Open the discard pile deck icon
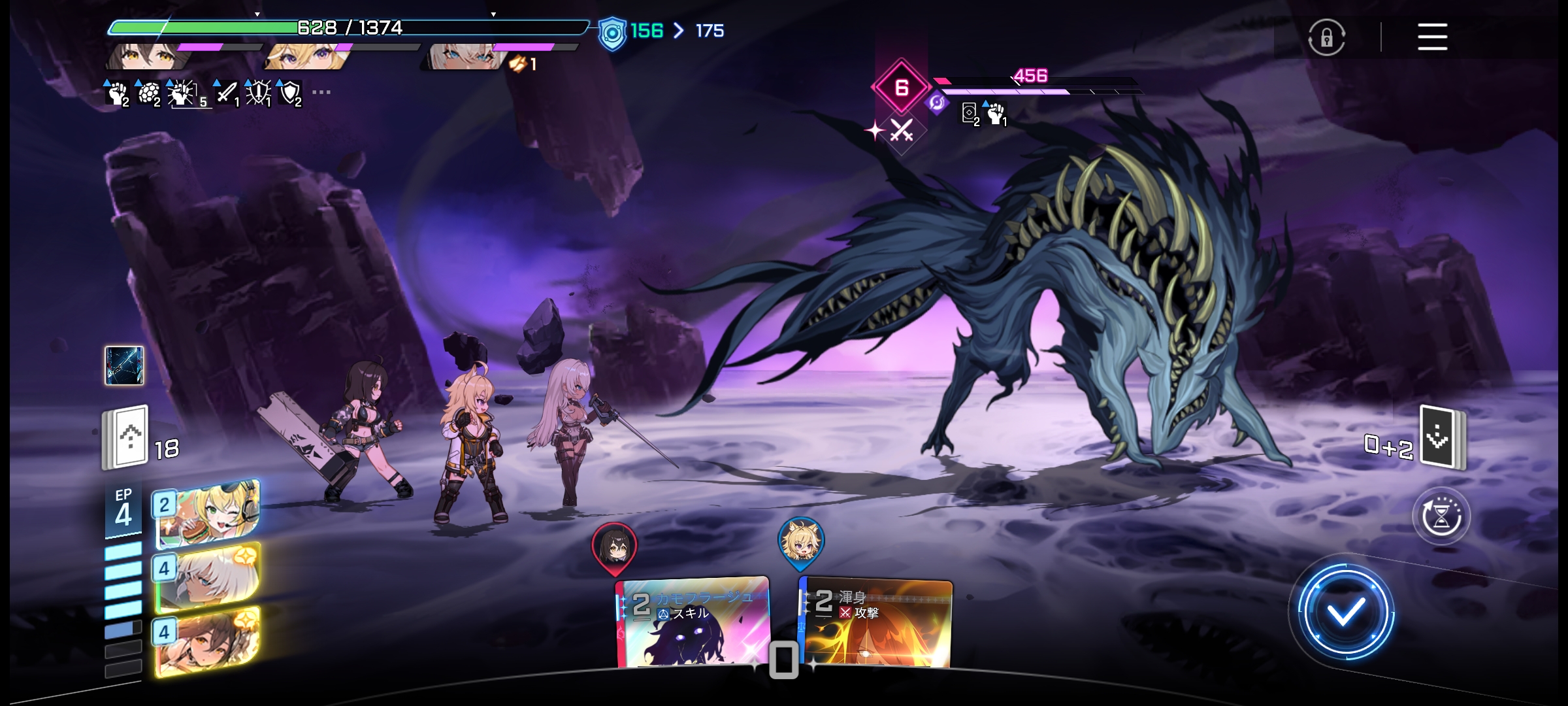This screenshot has width=1568, height=706. (x=1442, y=438)
